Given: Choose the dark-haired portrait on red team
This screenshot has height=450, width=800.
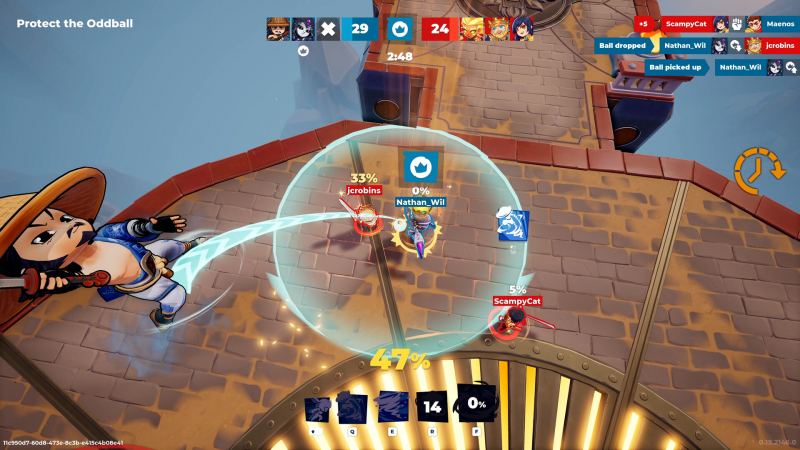Looking at the screenshot, I should 522,28.
